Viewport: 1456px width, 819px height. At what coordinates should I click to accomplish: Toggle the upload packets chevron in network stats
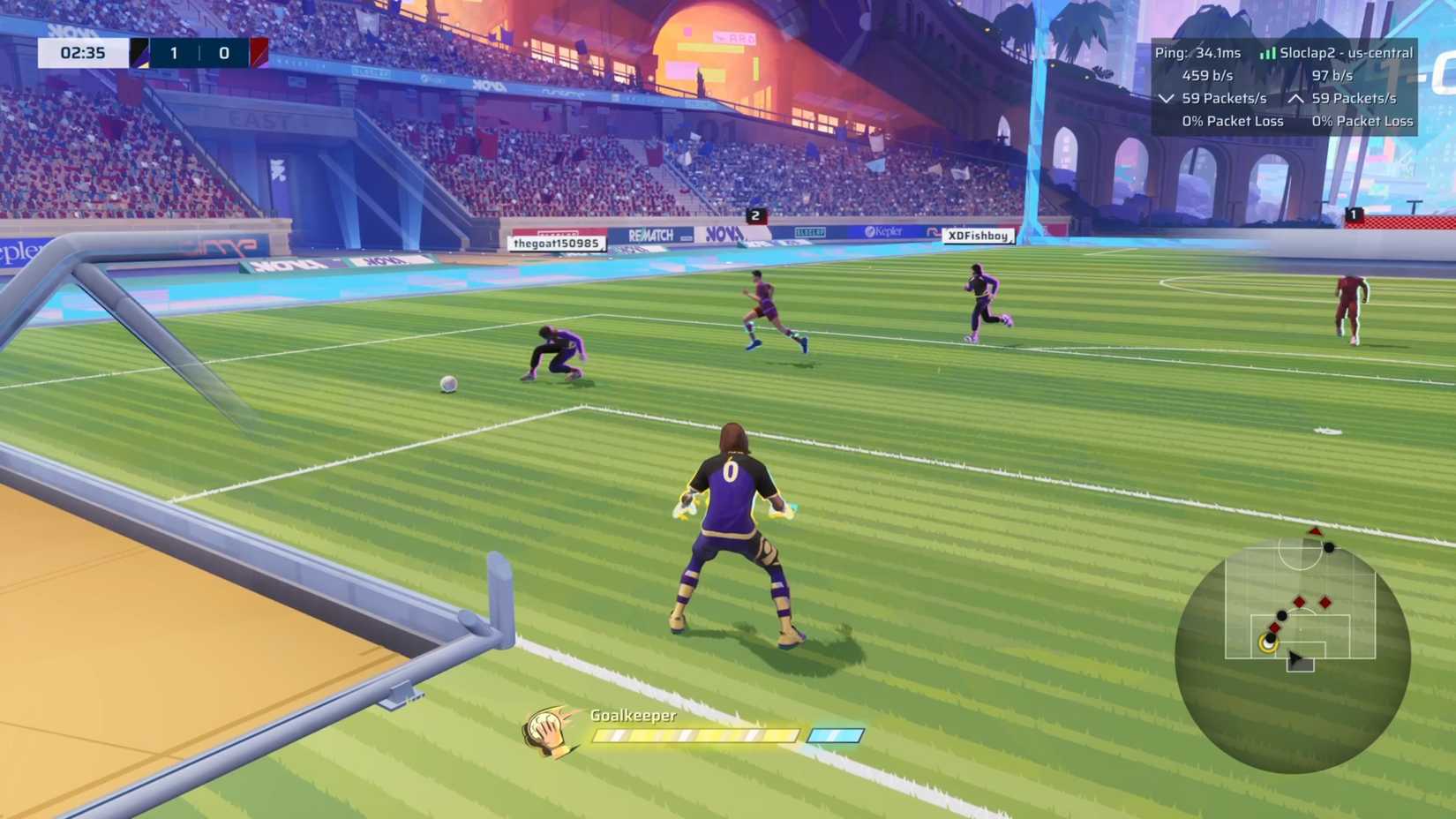[1295, 99]
